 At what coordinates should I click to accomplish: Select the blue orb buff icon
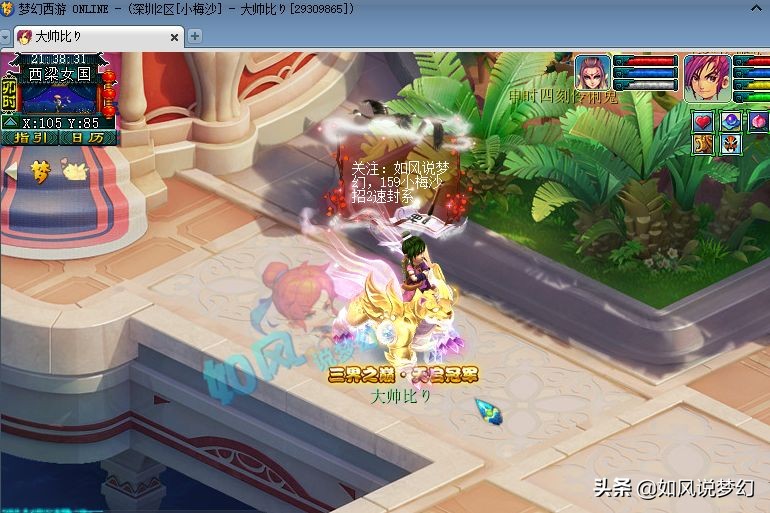730,121
